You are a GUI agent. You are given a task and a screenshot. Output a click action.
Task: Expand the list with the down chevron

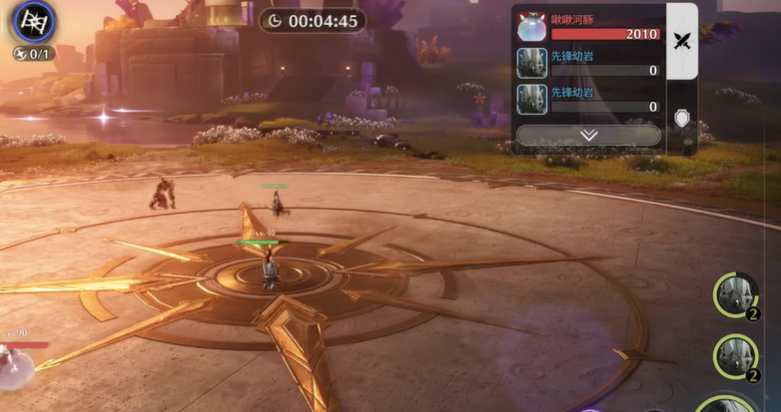pos(588,135)
